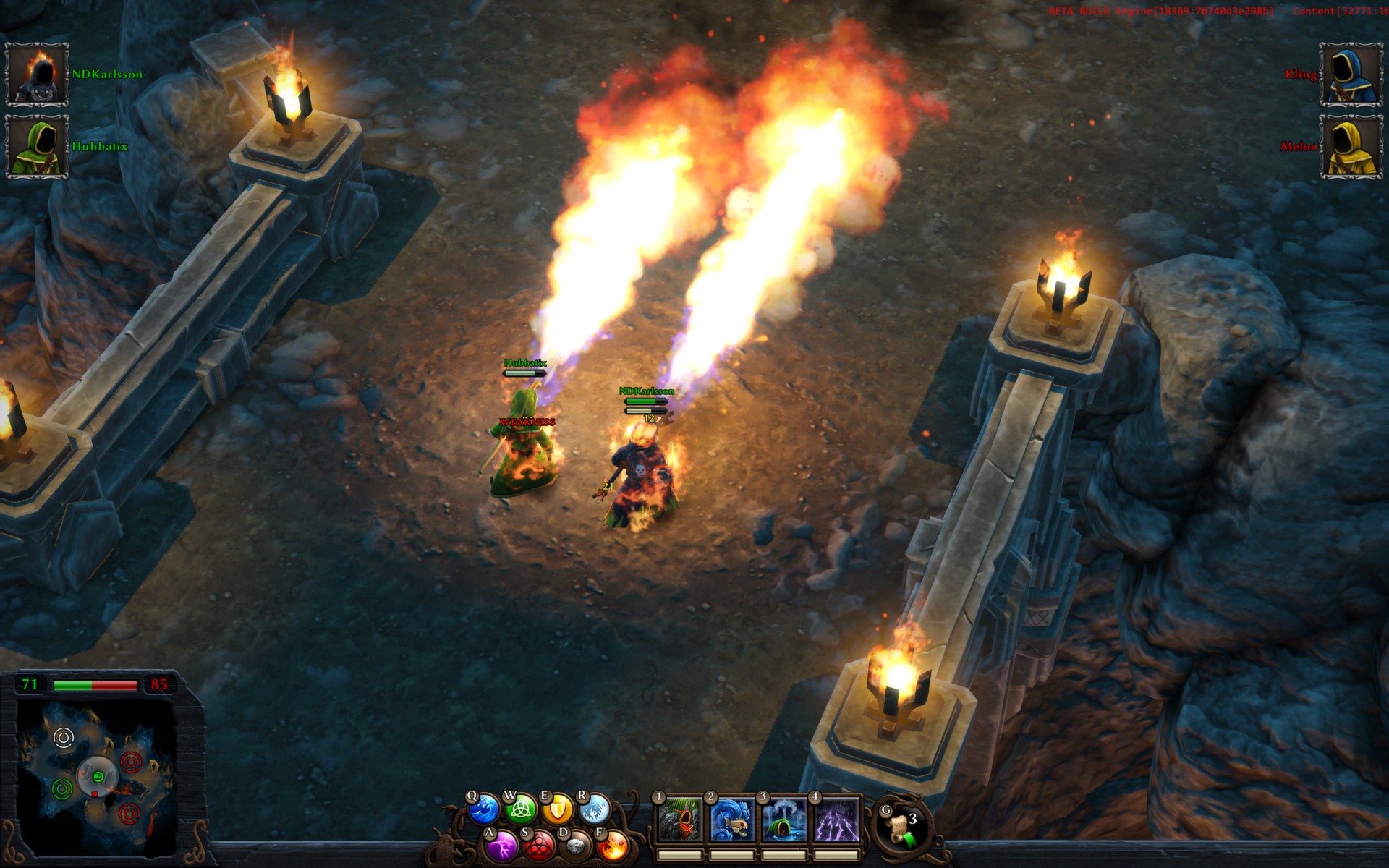1389x868 pixels.
Task: Cast the third magick with the water geysers
Action: coord(784,820)
